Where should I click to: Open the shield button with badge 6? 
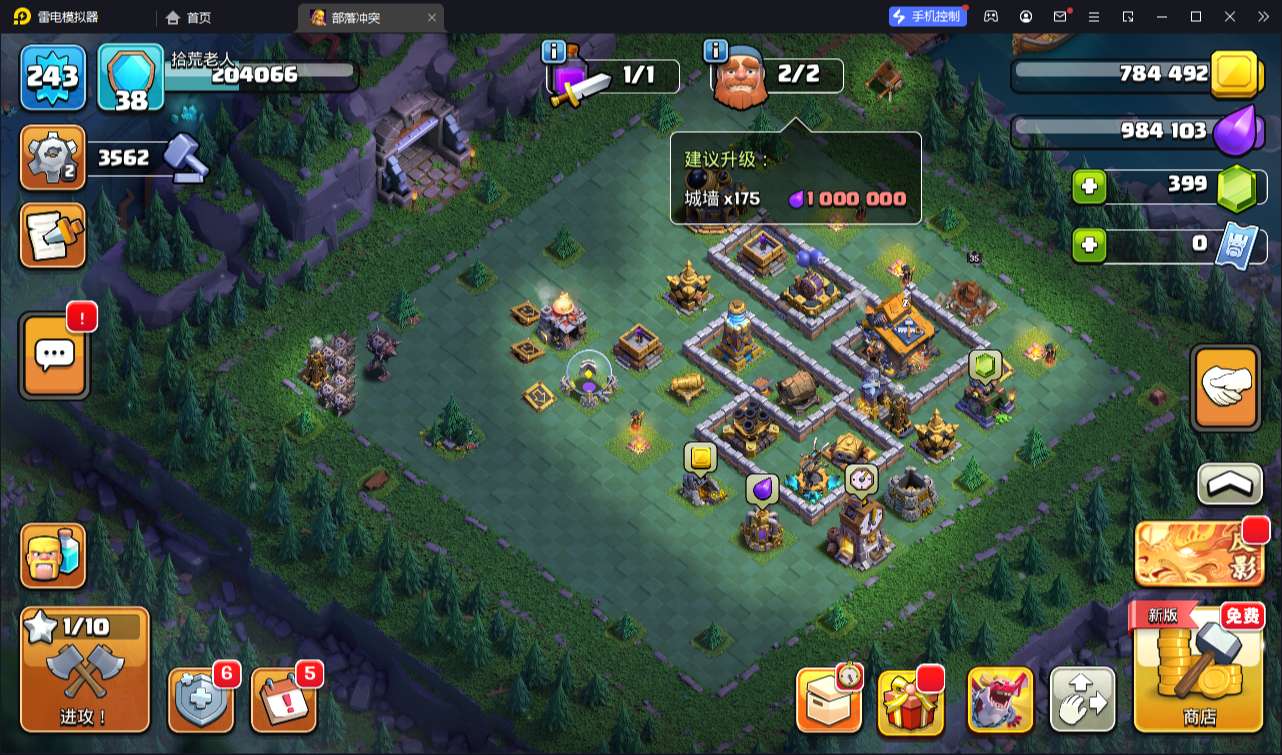[202, 699]
